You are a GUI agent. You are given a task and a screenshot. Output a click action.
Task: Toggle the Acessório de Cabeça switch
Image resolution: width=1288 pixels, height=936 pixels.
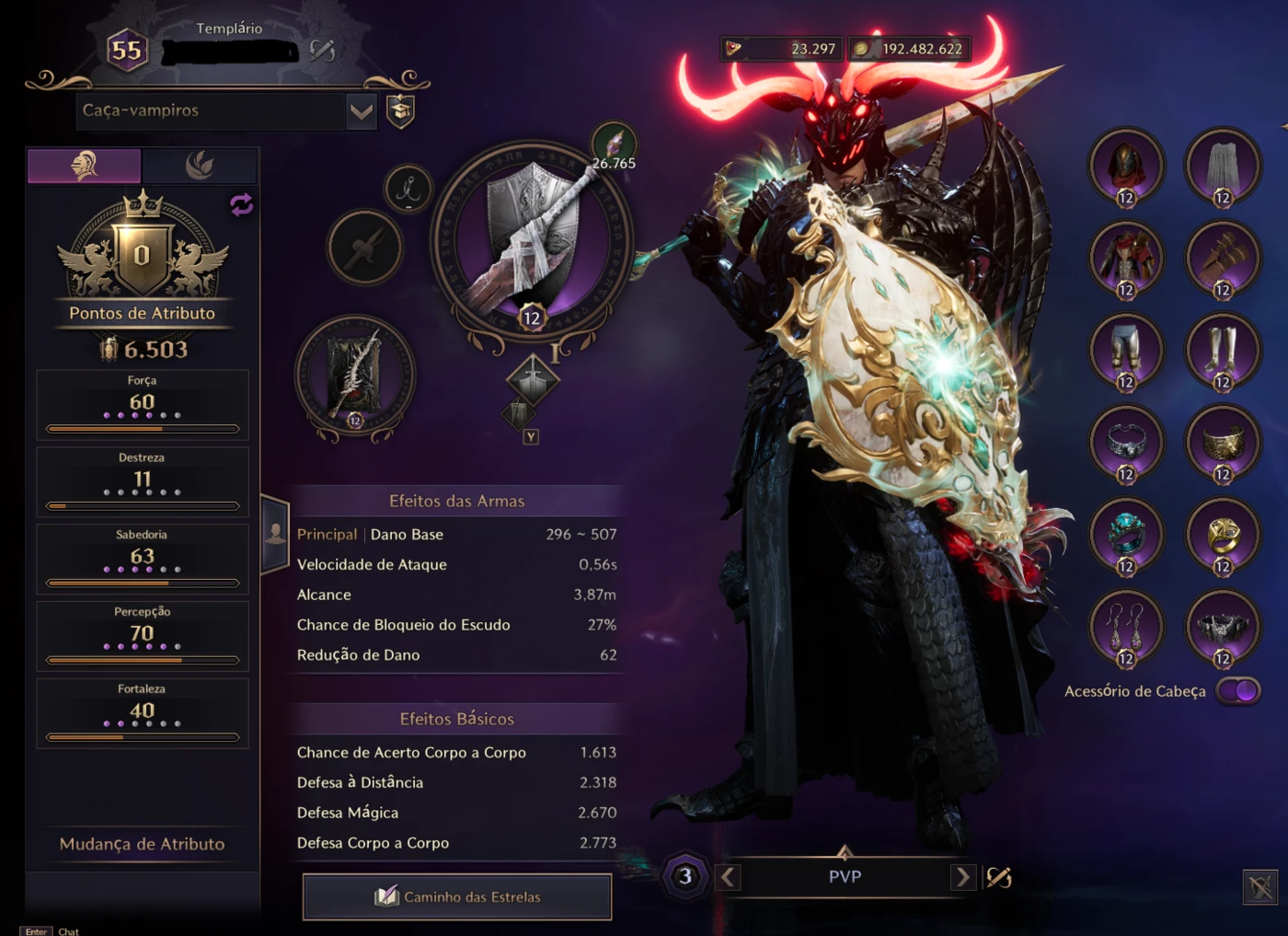[1237, 690]
